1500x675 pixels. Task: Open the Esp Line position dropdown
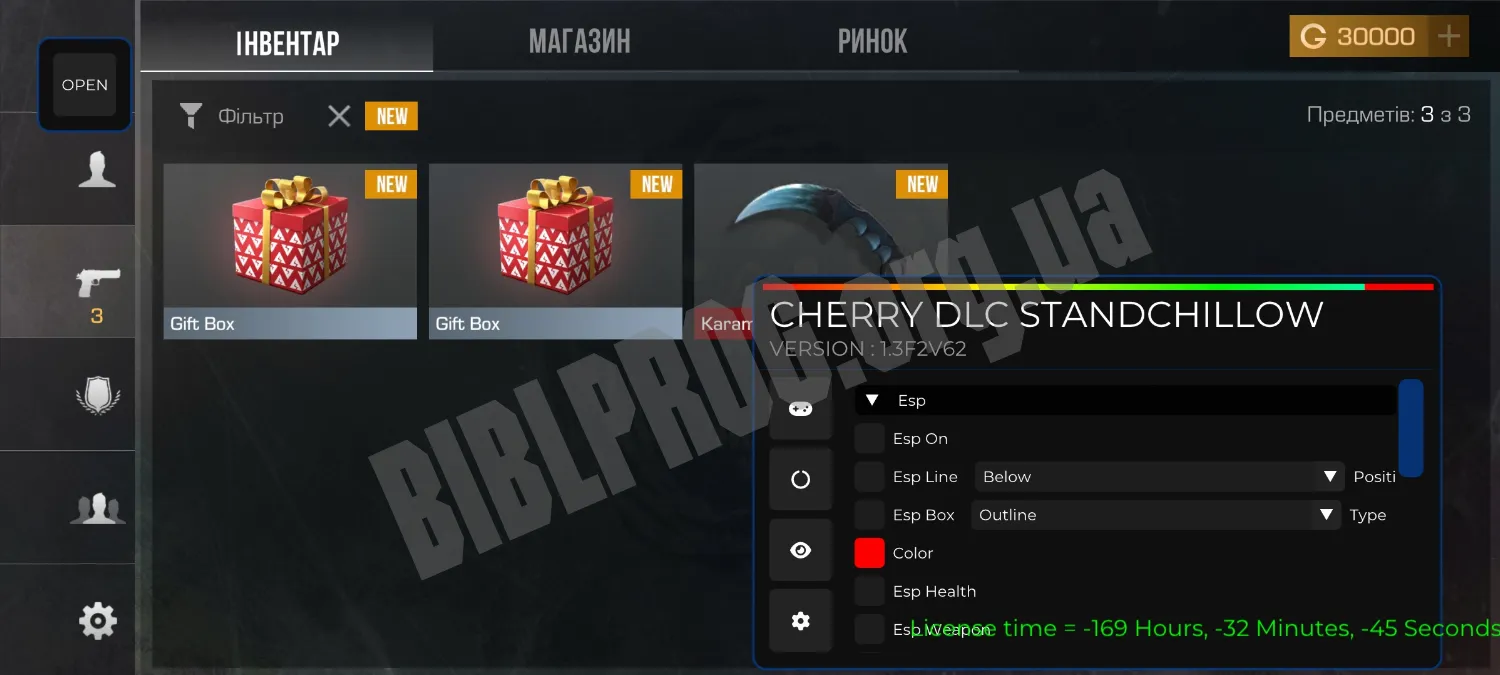(1158, 477)
